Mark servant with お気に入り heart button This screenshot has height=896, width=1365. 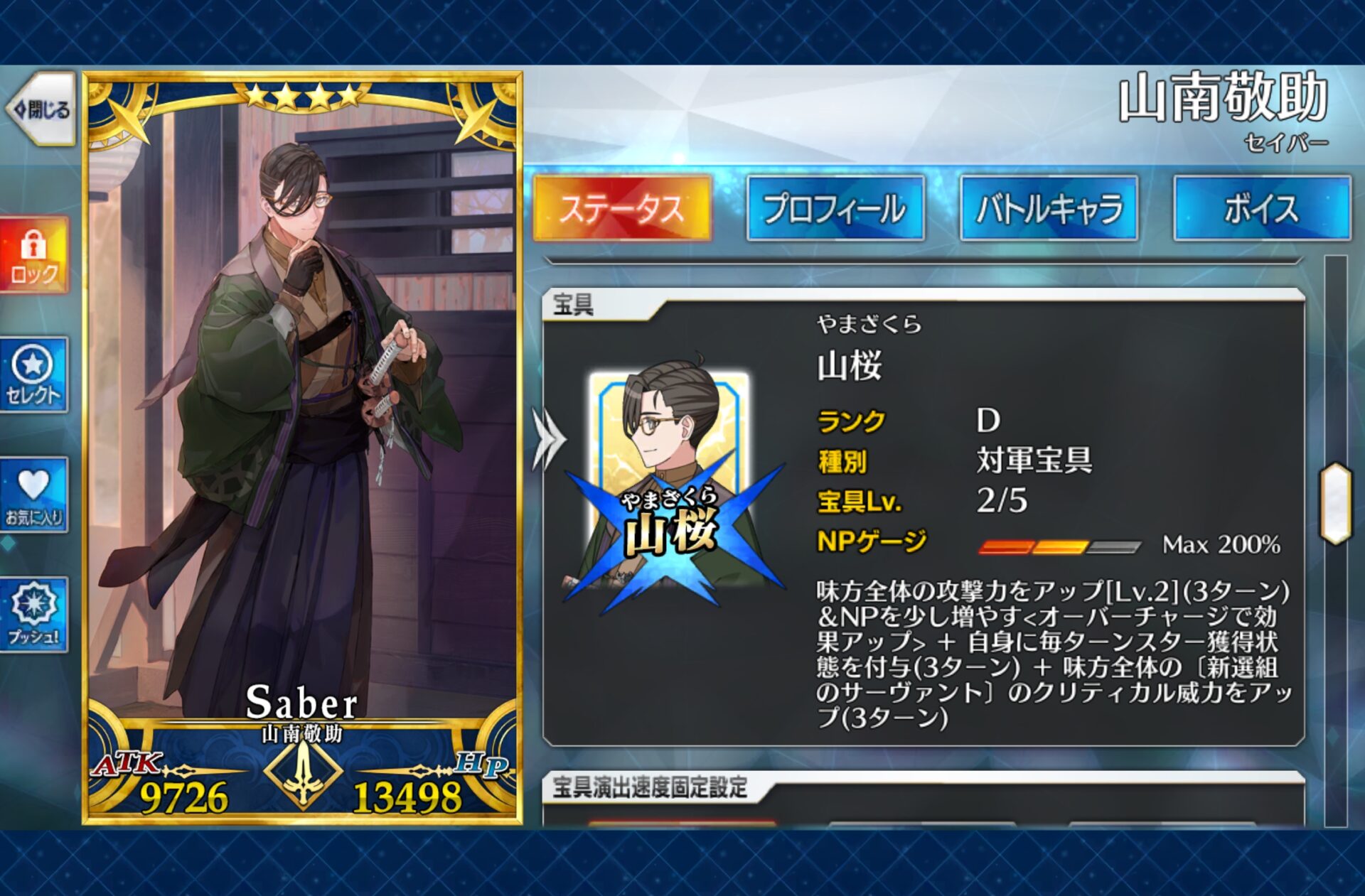pos(34,495)
